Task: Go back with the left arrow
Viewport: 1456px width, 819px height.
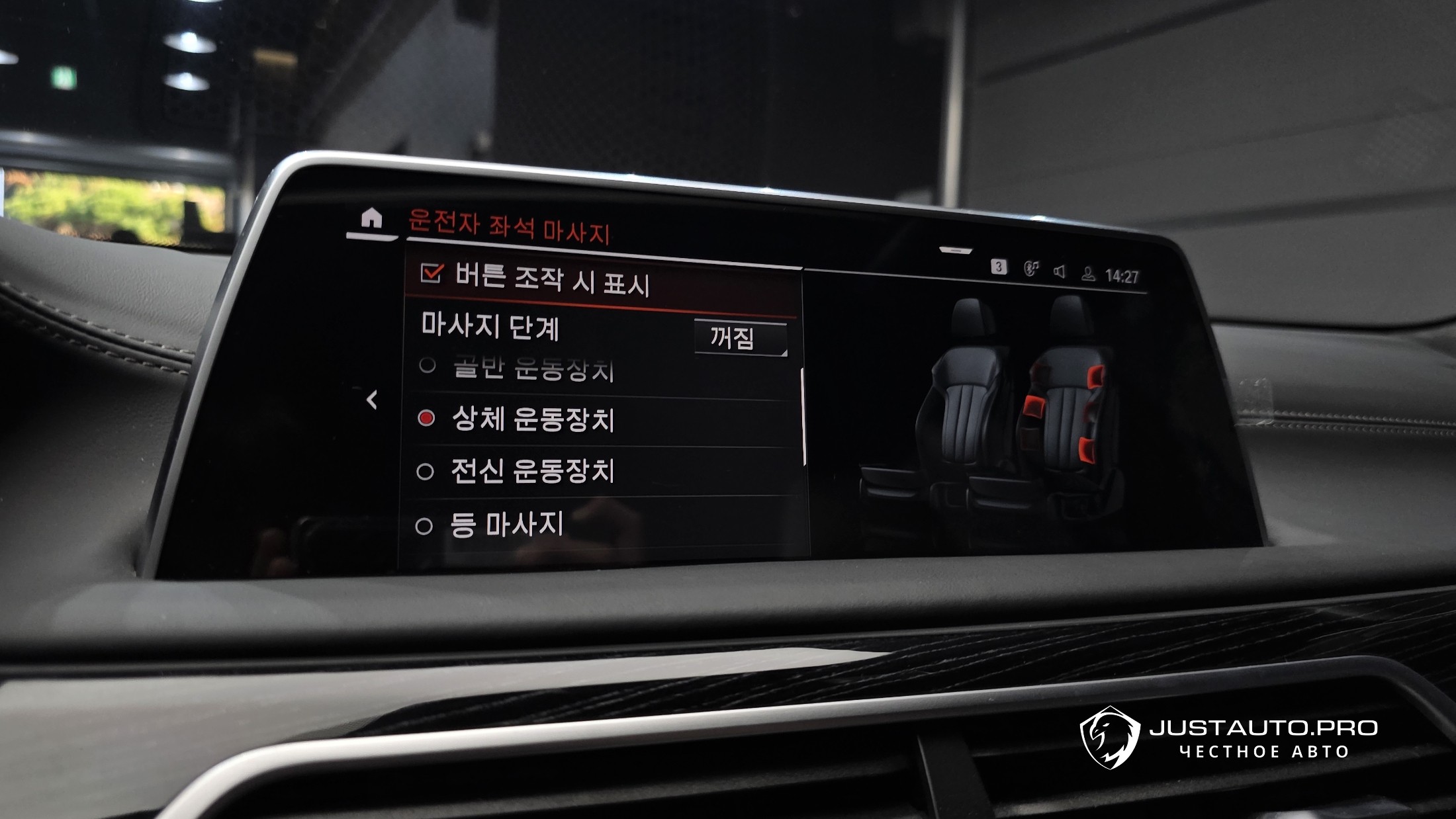Action: point(372,400)
